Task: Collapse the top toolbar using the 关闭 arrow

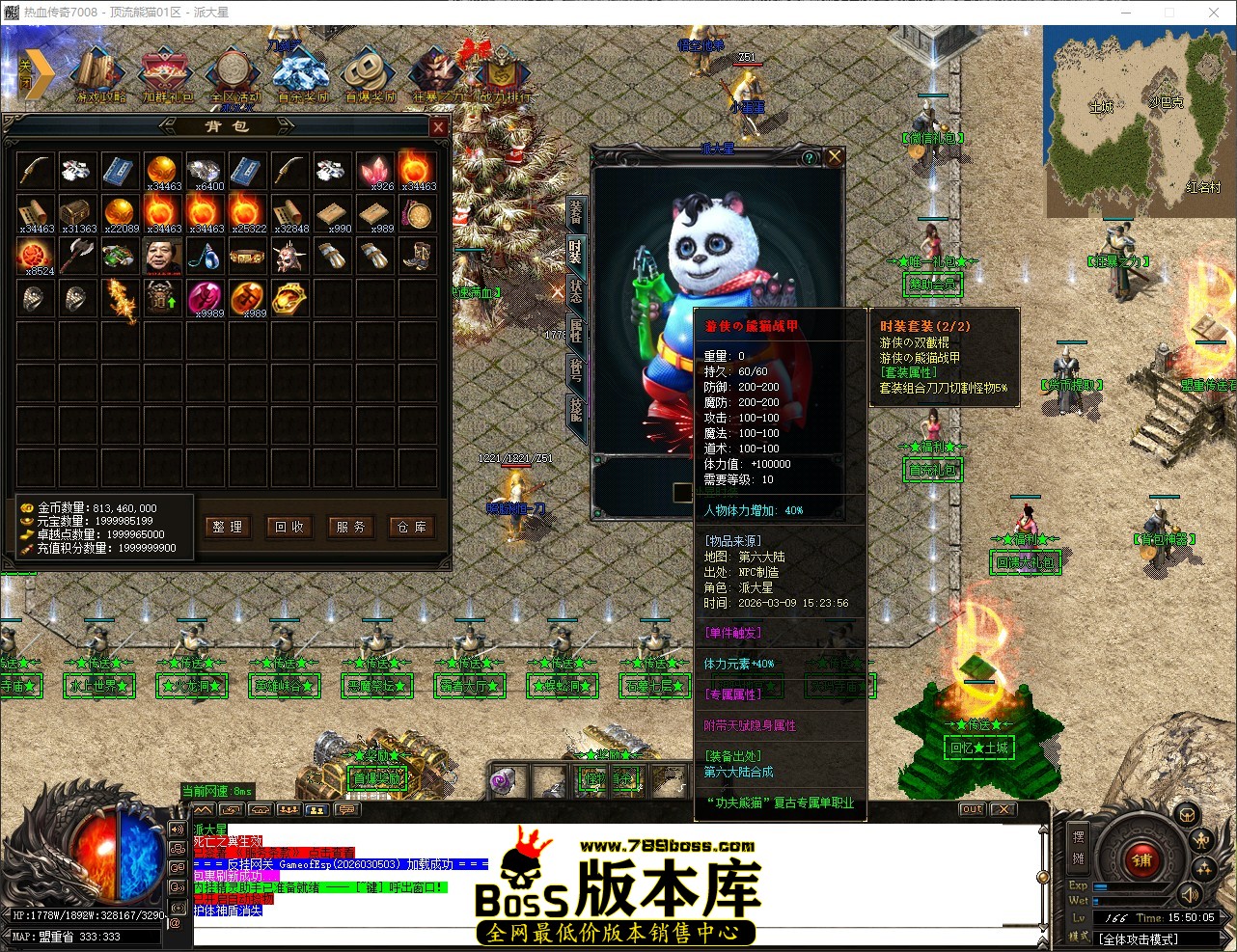Action: point(36,72)
